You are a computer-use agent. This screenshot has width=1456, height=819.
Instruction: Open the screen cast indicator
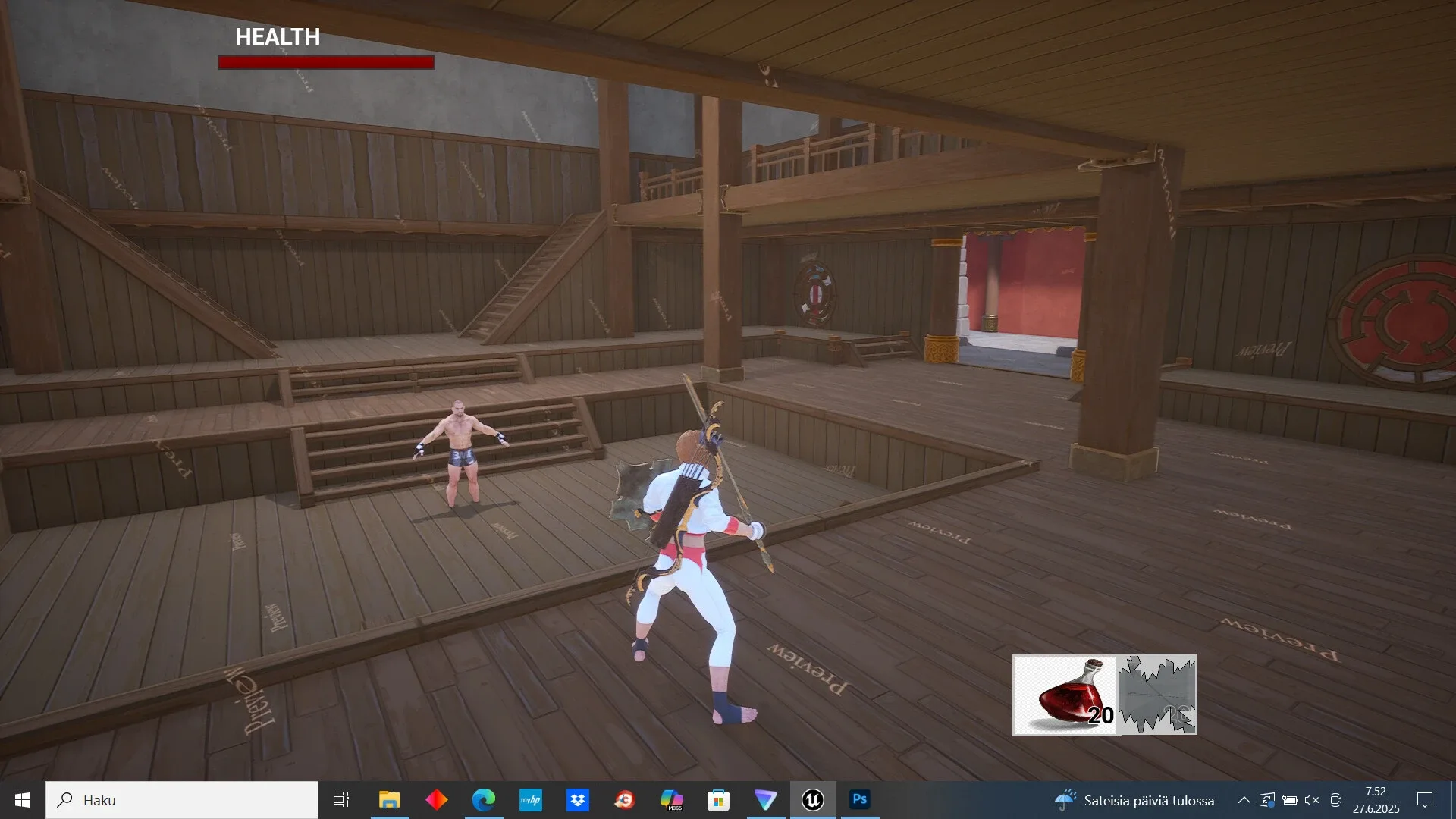coord(1336,801)
